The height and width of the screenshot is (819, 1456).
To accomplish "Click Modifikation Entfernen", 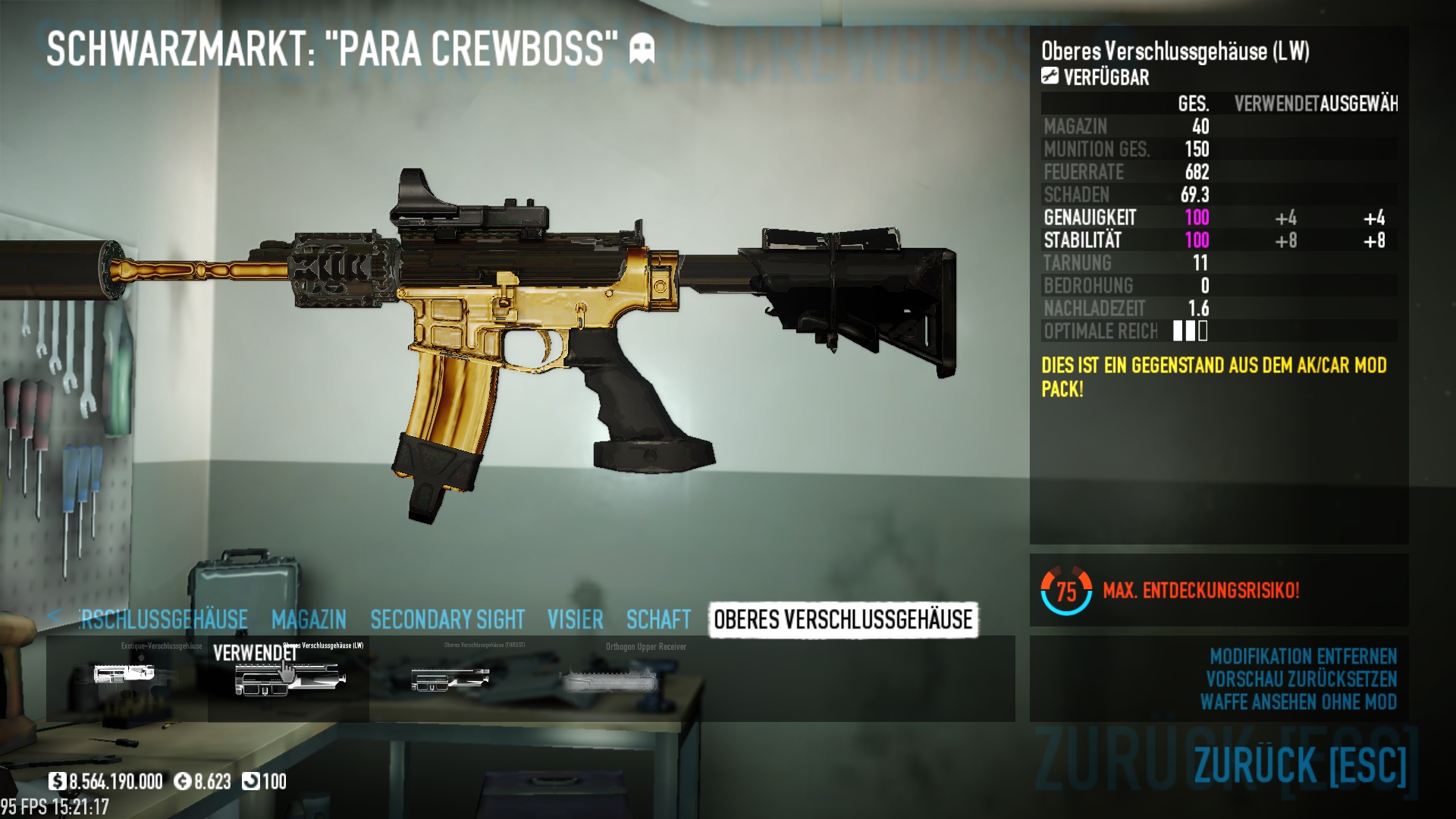I will (1303, 656).
